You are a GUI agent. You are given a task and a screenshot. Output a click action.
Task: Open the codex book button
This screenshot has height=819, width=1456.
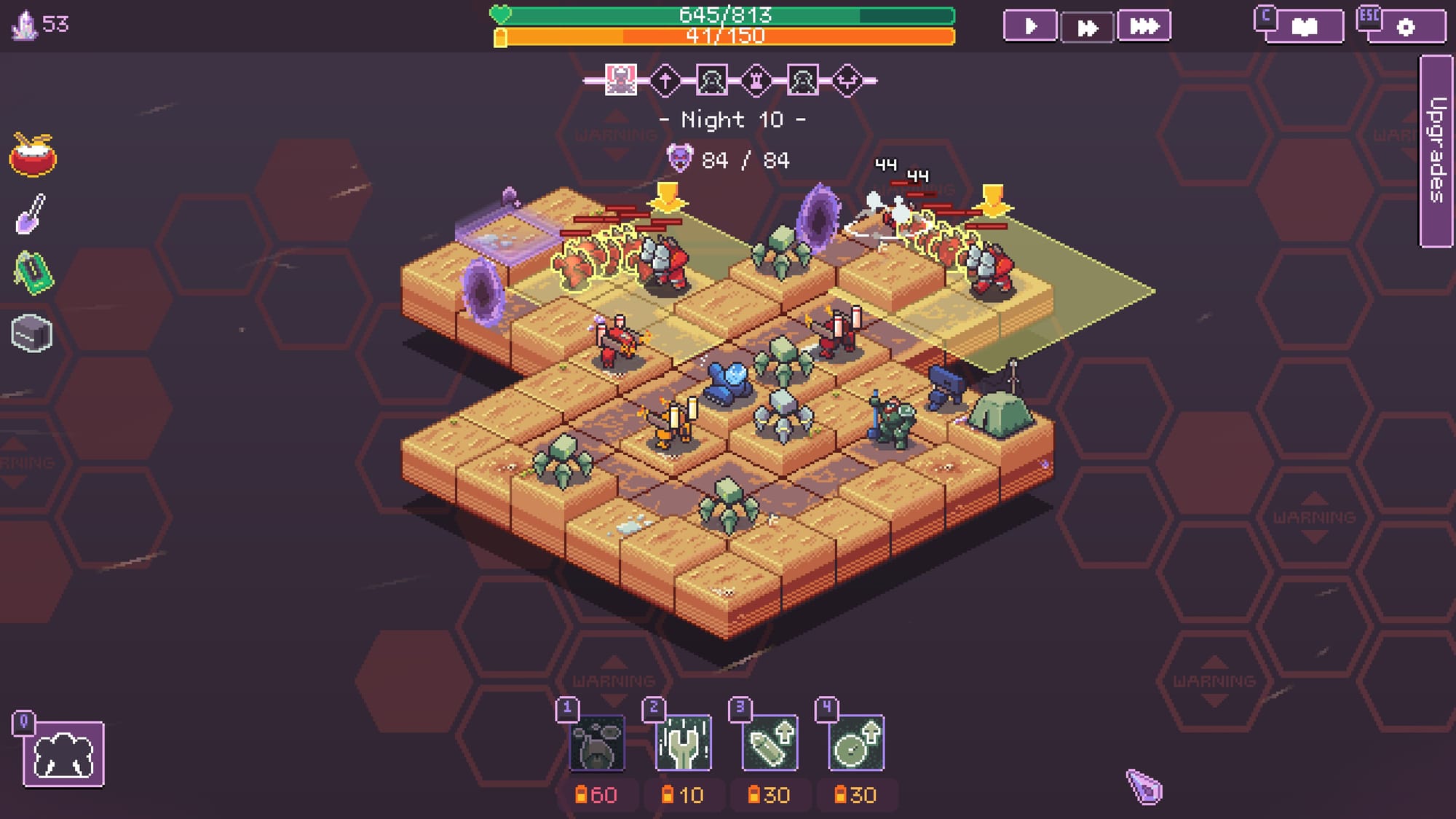click(x=1304, y=27)
